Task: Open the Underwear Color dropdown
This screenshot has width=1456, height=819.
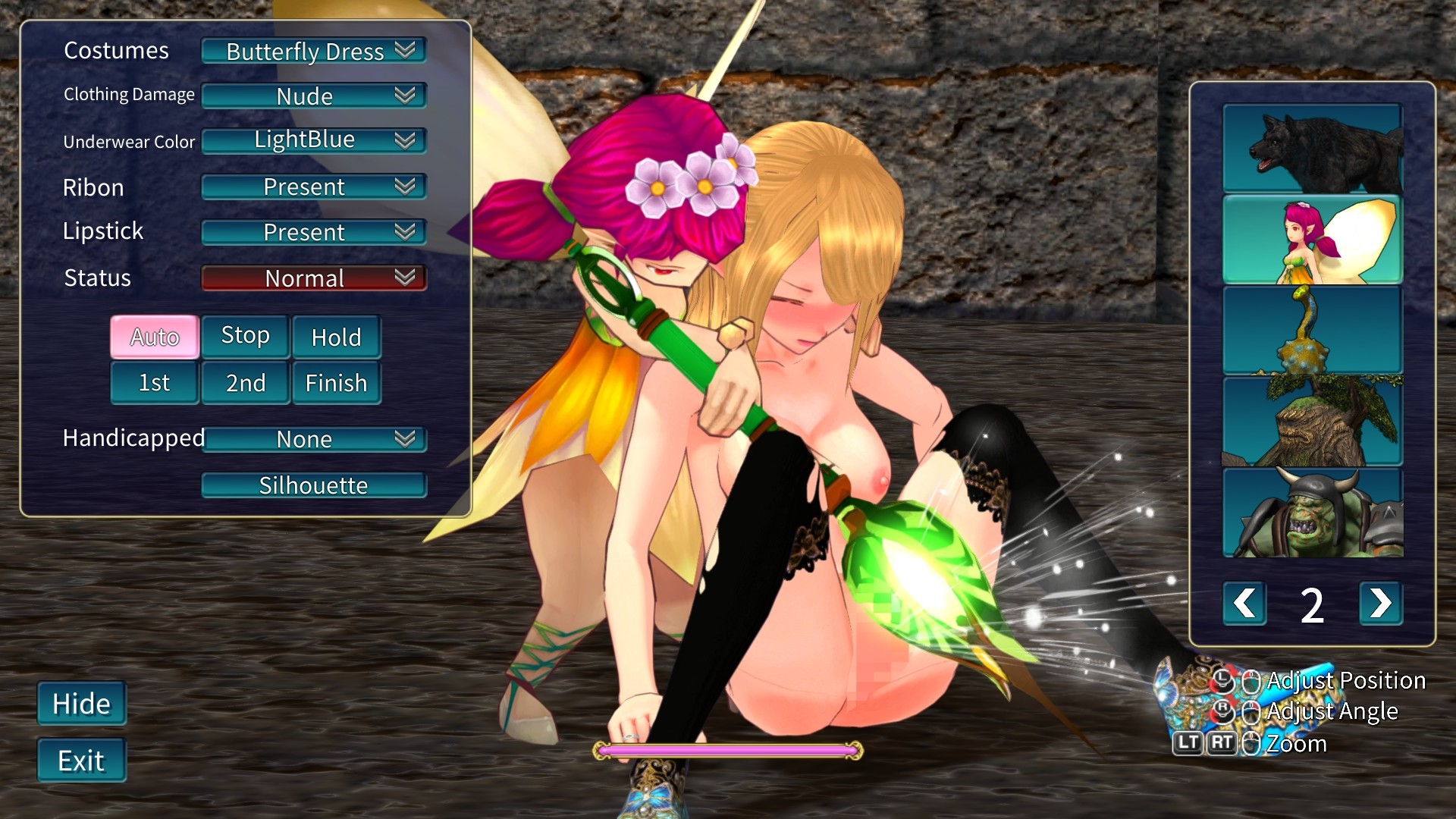Action: pos(313,140)
